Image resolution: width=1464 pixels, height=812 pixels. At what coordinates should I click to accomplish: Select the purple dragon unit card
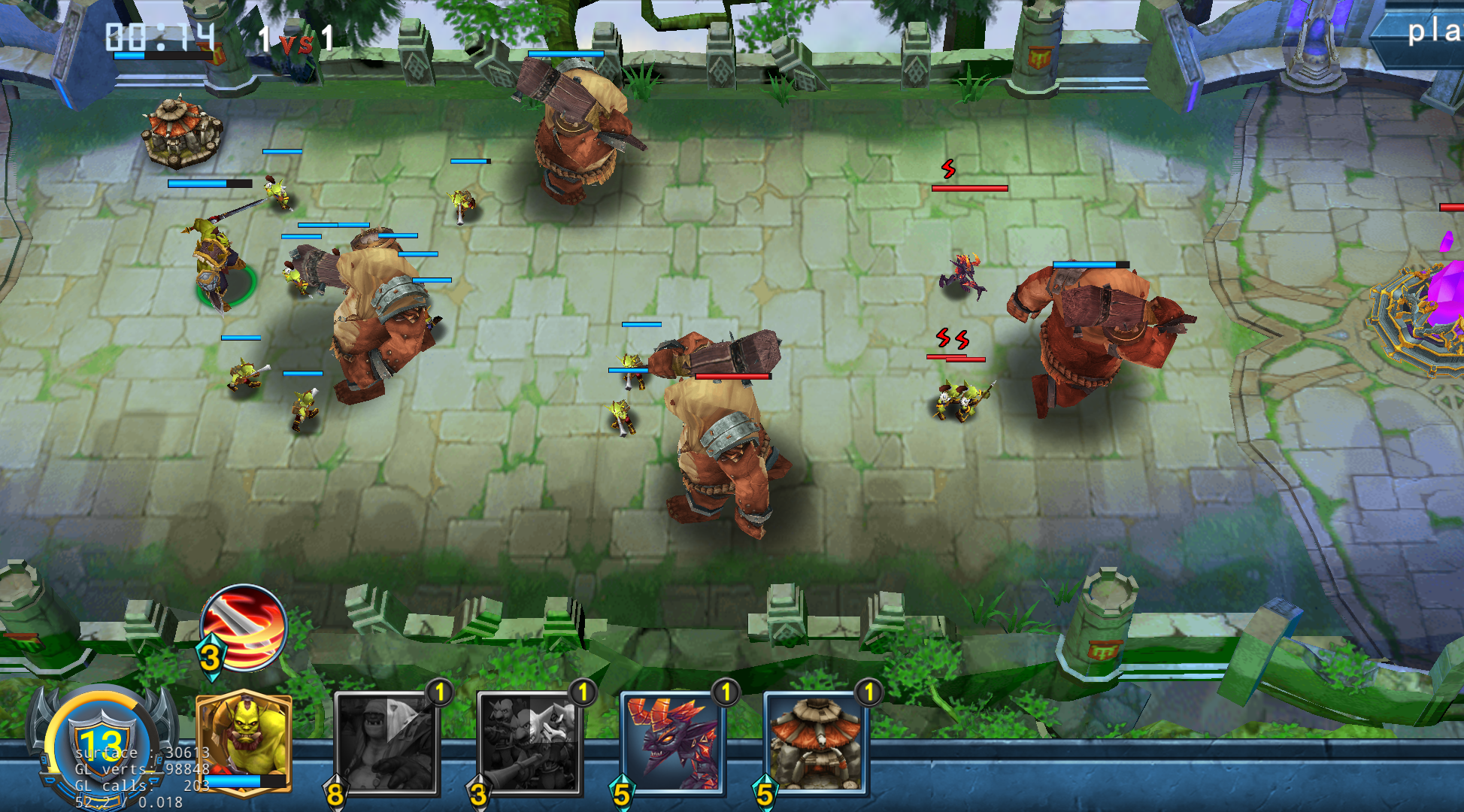click(672, 743)
